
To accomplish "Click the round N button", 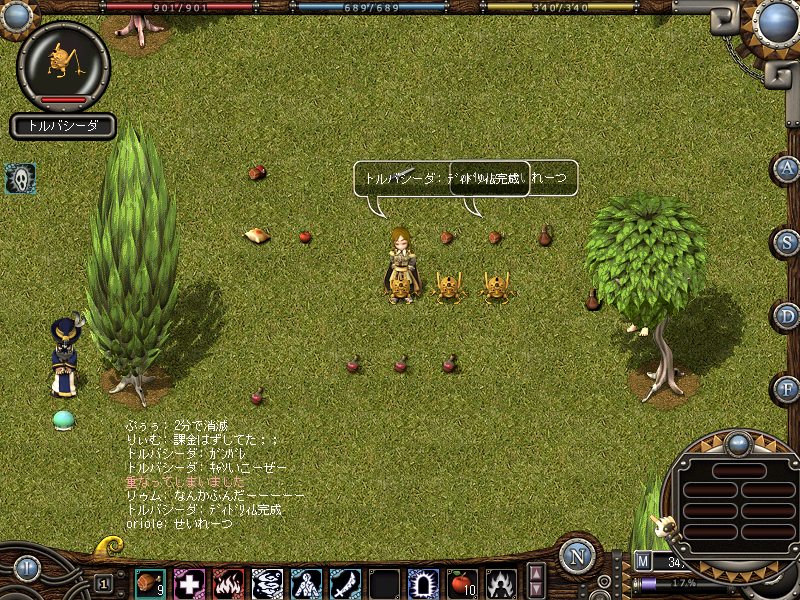I will pyautogui.click(x=577, y=556).
